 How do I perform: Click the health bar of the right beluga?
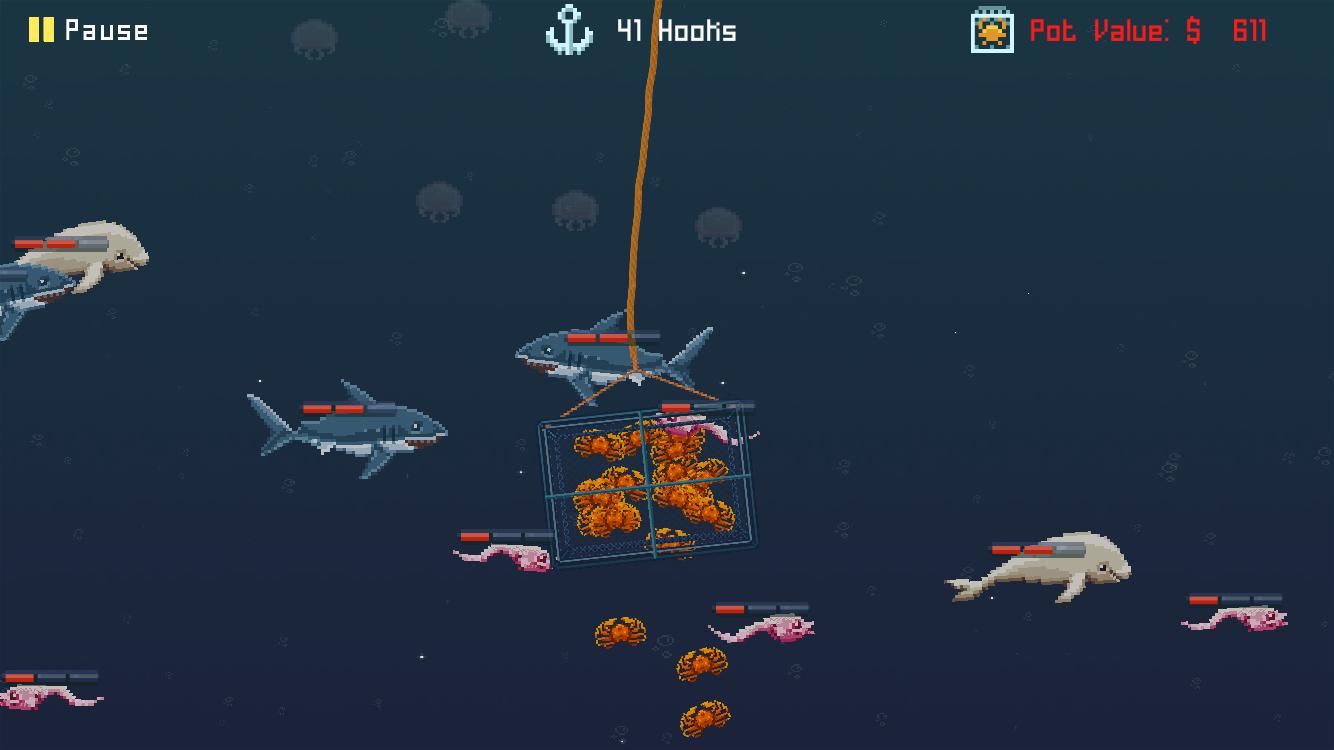(x=1022, y=548)
